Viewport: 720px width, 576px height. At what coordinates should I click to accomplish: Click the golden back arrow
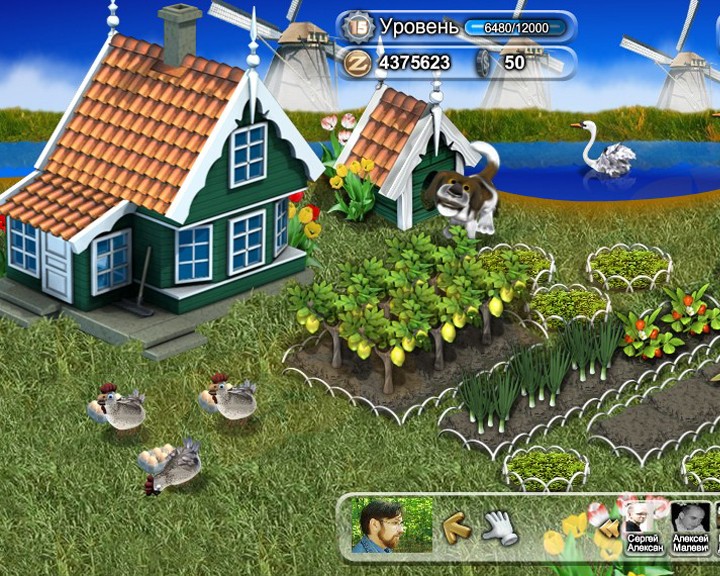(458, 526)
